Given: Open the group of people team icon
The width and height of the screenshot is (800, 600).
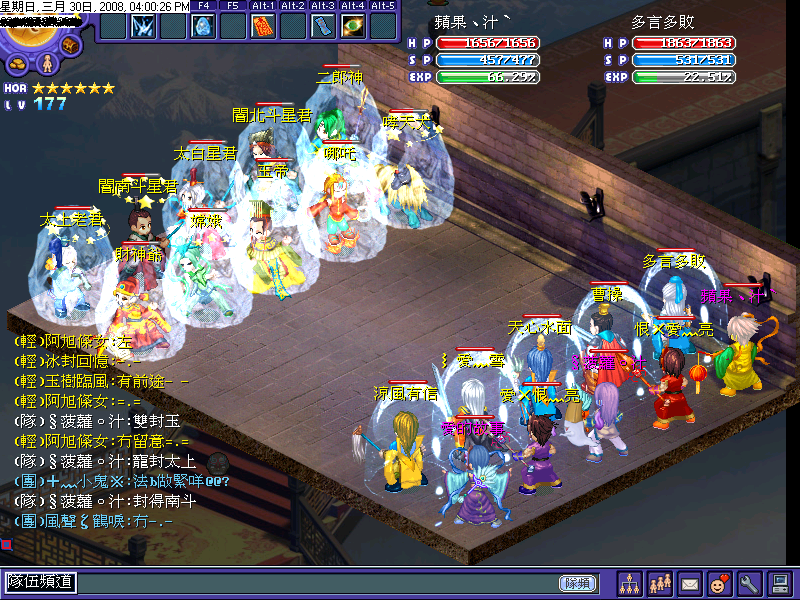Looking at the screenshot, I should [x=660, y=582].
